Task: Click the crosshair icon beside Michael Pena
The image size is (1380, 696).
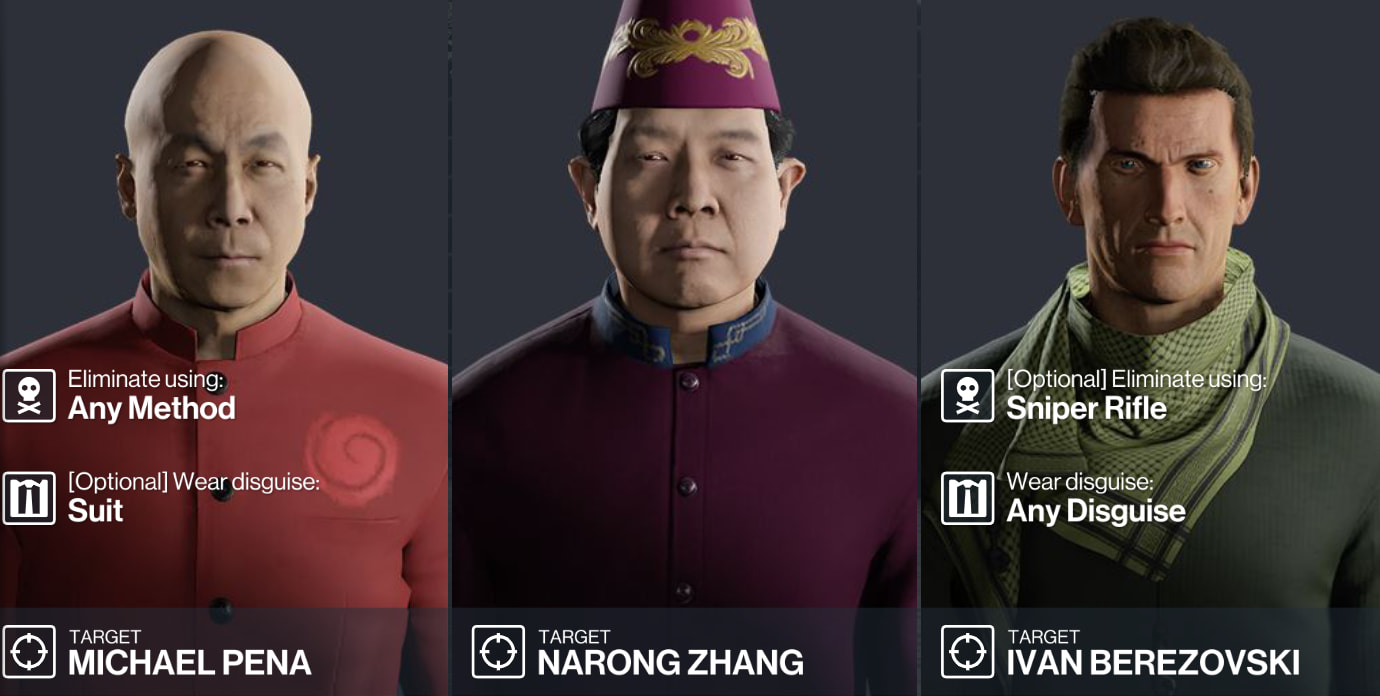Action: click(x=29, y=652)
